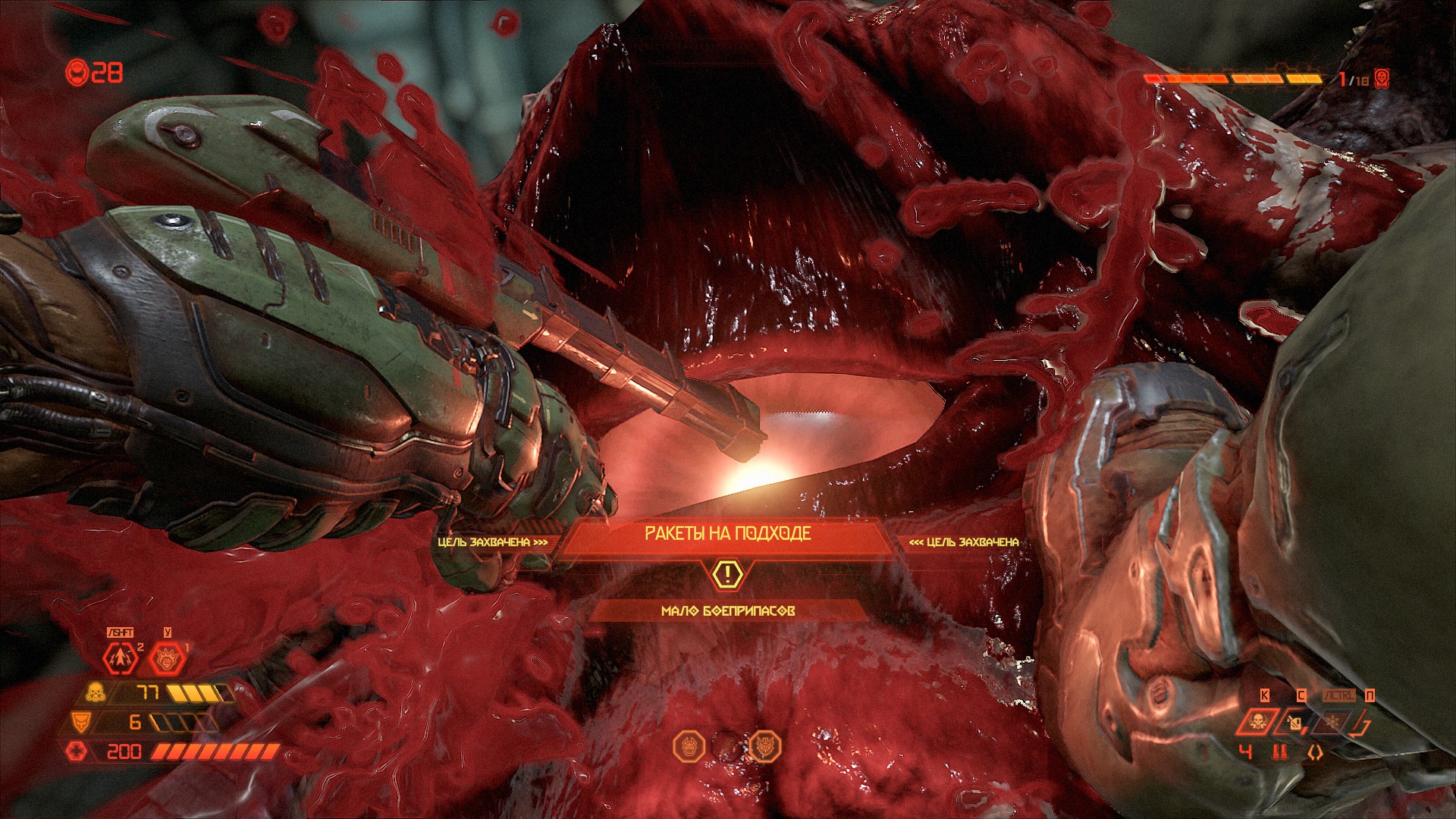This screenshot has width=1456, height=819.
Task: Click the dimmed middle rune icon
Action: click(x=727, y=746)
